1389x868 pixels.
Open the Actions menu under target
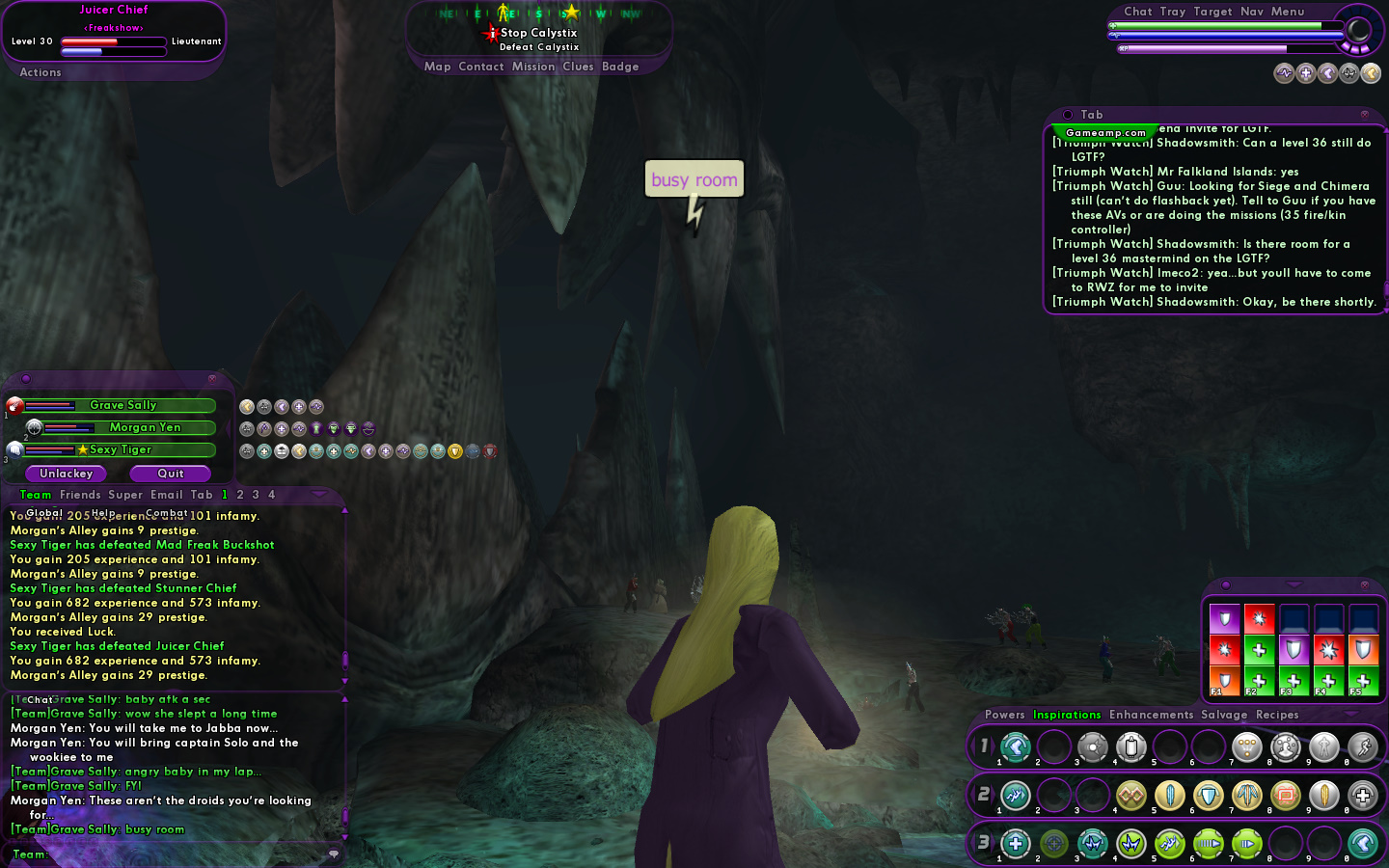click(x=41, y=72)
